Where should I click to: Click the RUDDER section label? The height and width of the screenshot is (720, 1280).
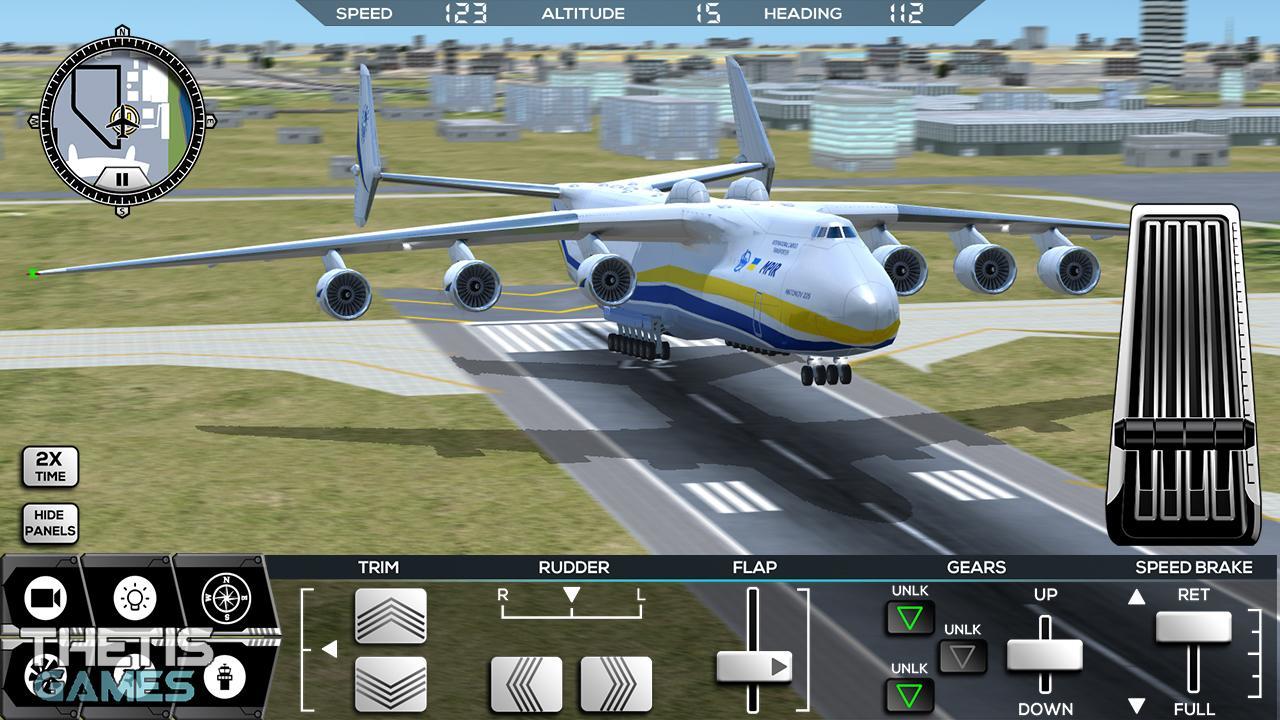pos(572,567)
